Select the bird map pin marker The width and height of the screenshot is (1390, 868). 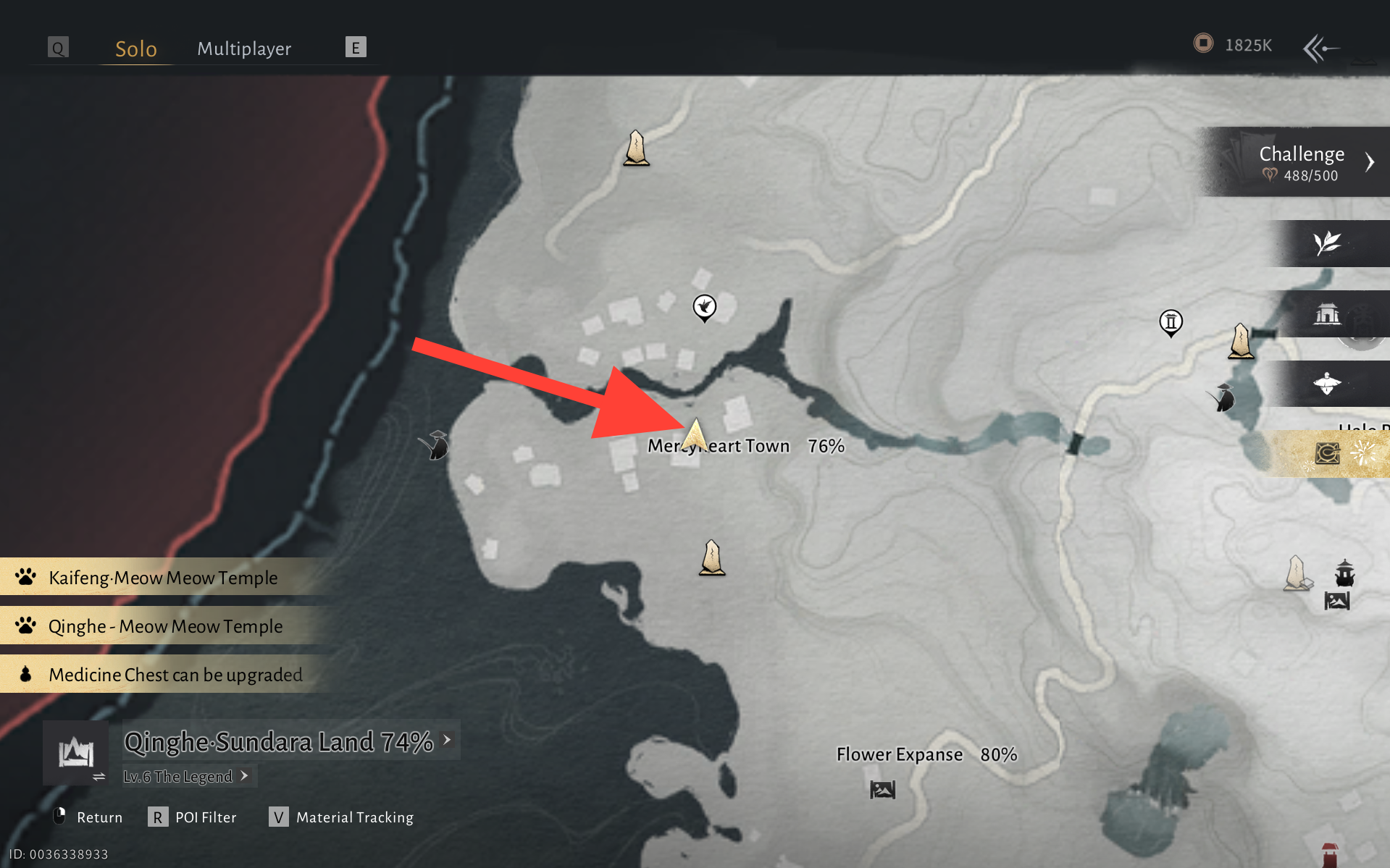tap(704, 308)
